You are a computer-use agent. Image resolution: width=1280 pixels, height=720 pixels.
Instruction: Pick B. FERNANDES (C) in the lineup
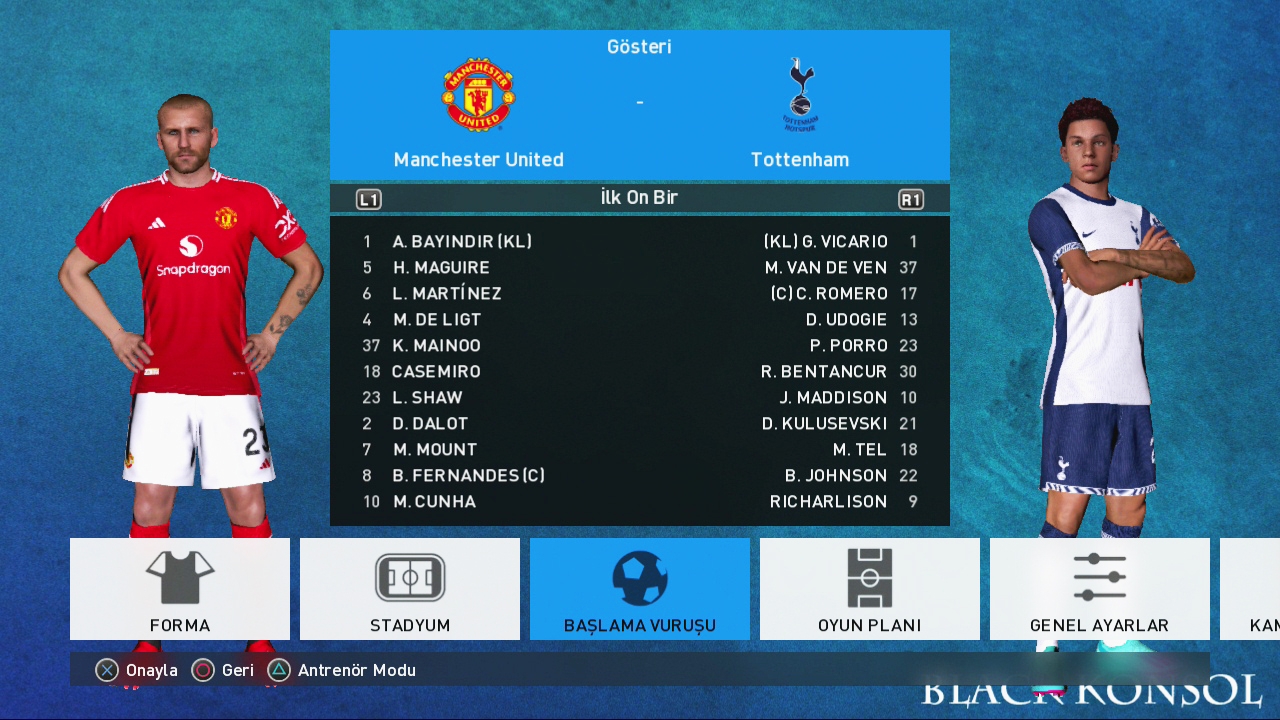coord(468,476)
